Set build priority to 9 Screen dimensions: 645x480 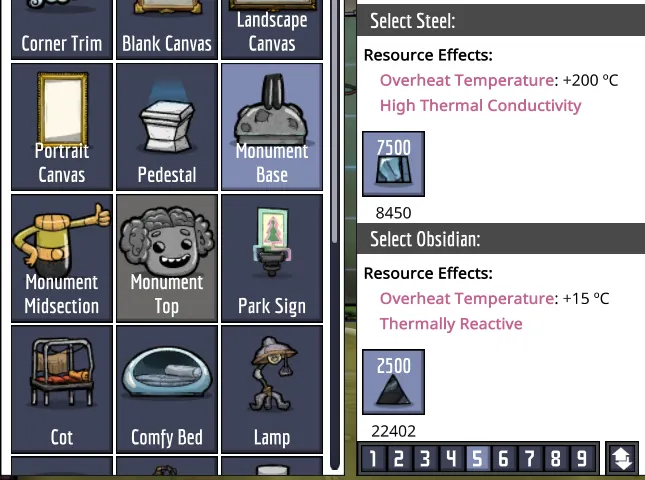click(581, 459)
